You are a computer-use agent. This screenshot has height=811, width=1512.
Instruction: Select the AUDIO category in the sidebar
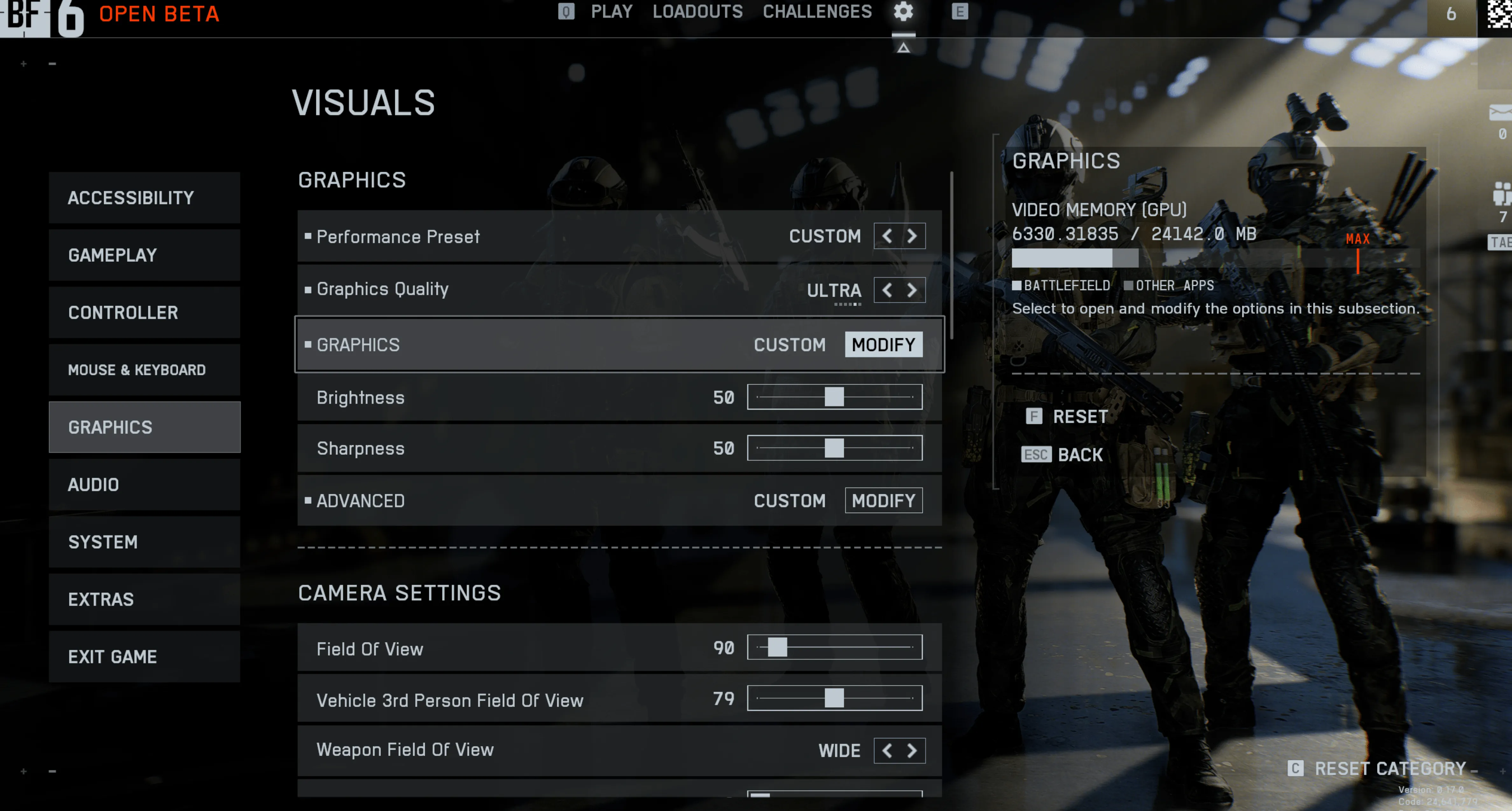click(144, 484)
